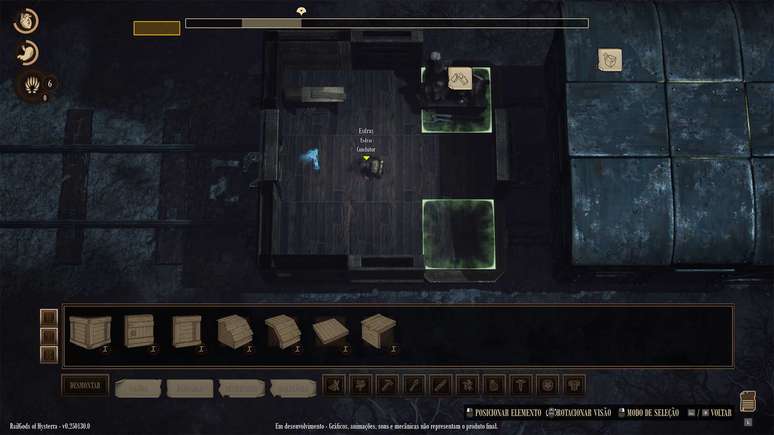The image size is (774, 435).
Task: Click the DESMONTAR button
Action: tap(84, 385)
